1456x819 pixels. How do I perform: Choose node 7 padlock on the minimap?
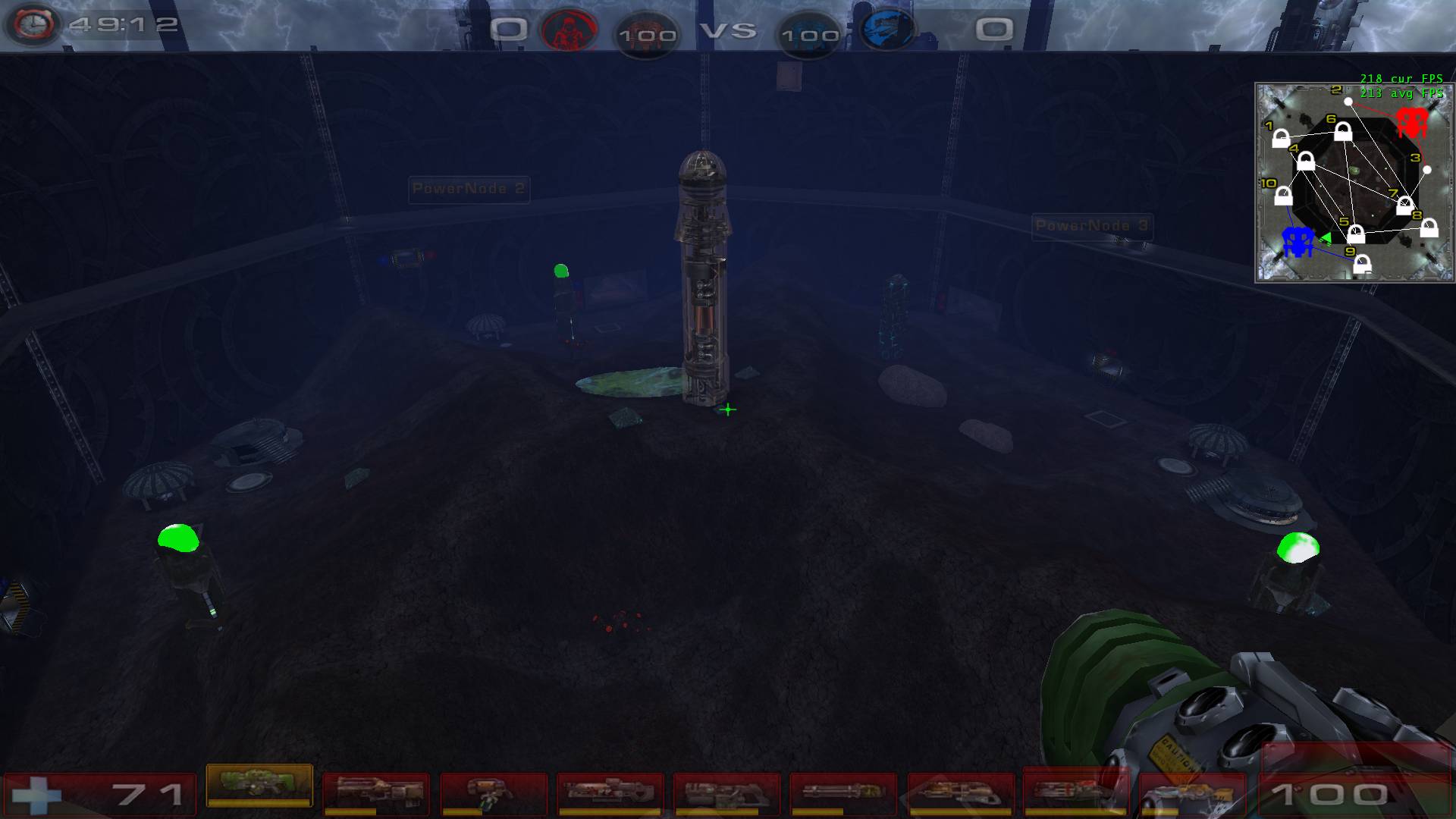pos(1404,205)
